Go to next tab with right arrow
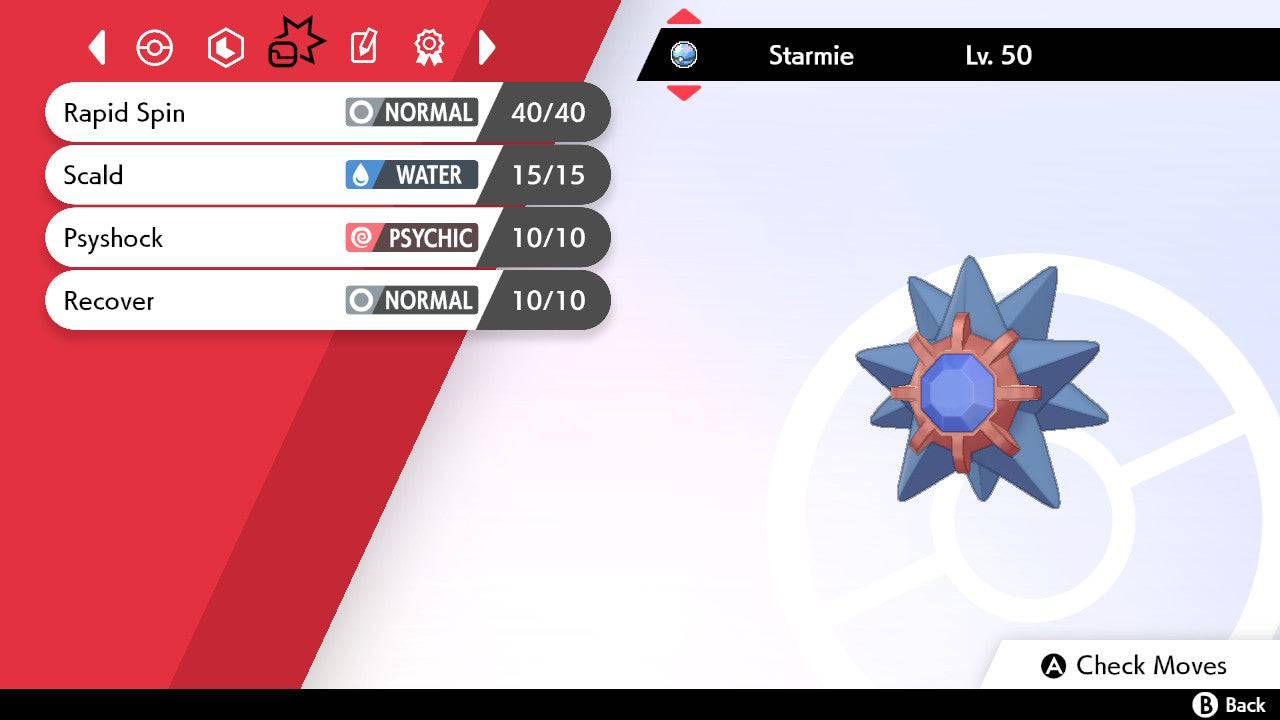The height and width of the screenshot is (720, 1280). click(487, 47)
